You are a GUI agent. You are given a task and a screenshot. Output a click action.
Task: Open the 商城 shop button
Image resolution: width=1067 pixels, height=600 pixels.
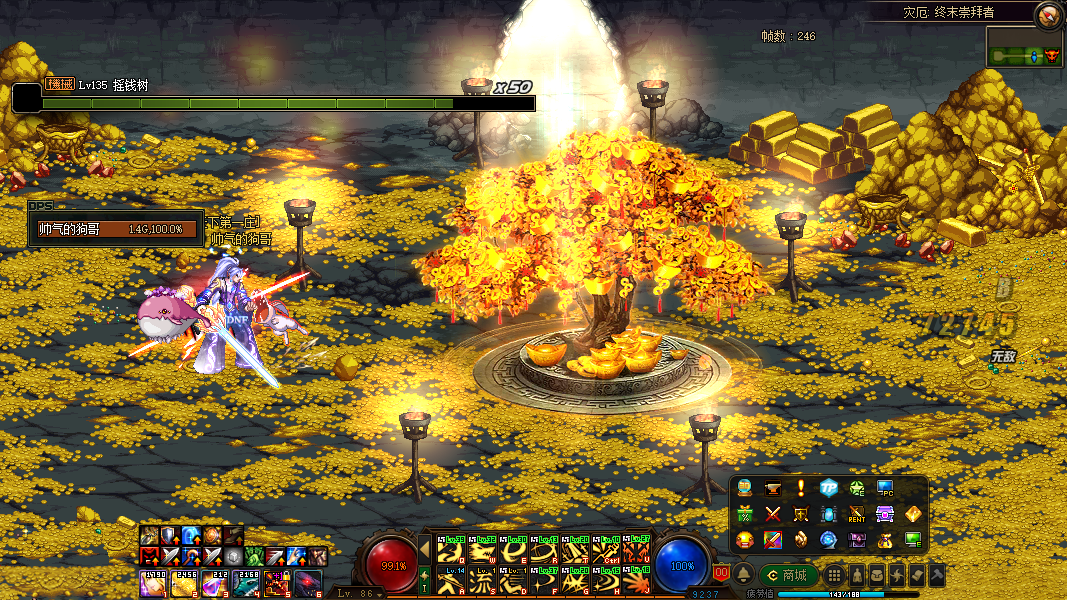(x=789, y=575)
